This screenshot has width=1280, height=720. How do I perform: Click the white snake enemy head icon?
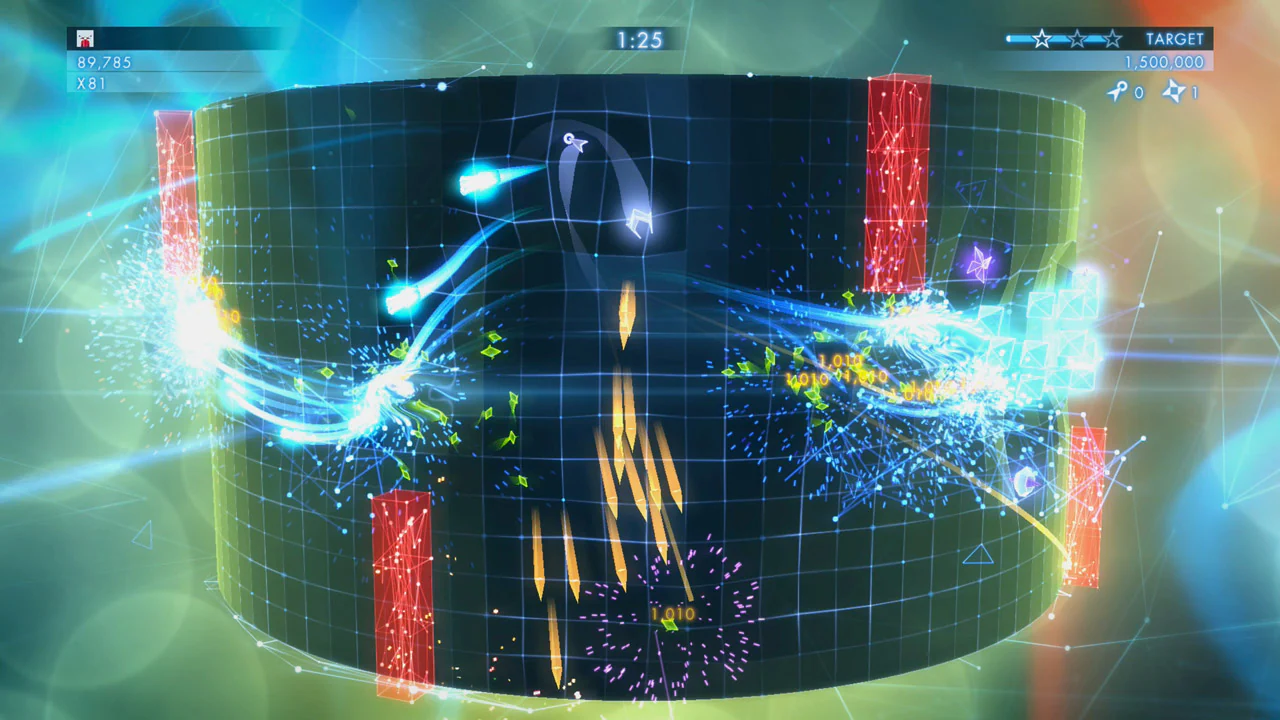coord(573,142)
